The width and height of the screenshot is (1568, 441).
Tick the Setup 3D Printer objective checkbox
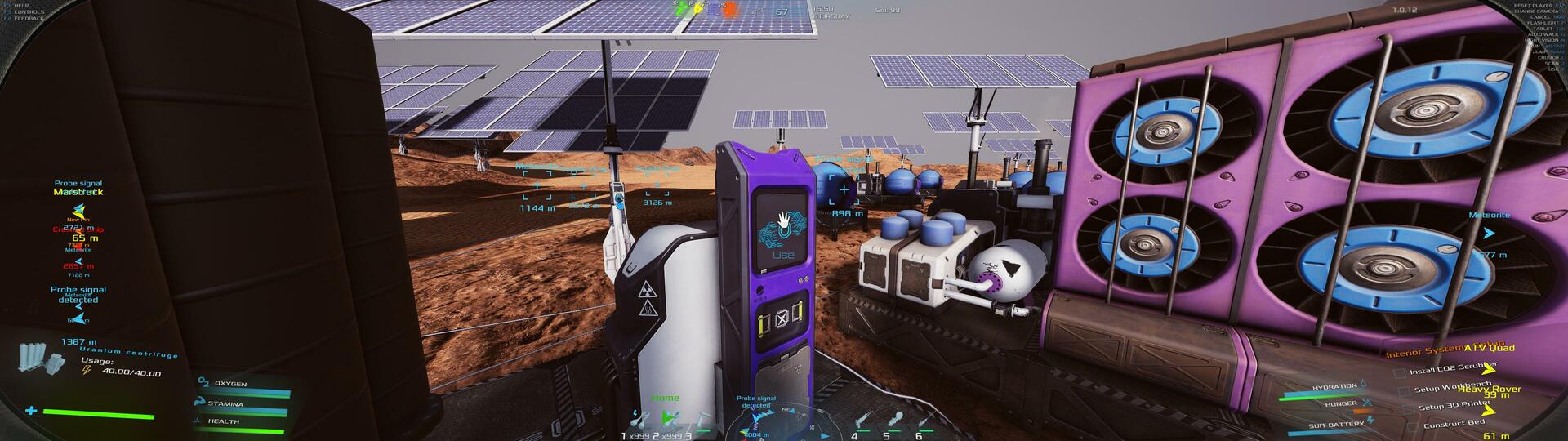tap(1408, 408)
